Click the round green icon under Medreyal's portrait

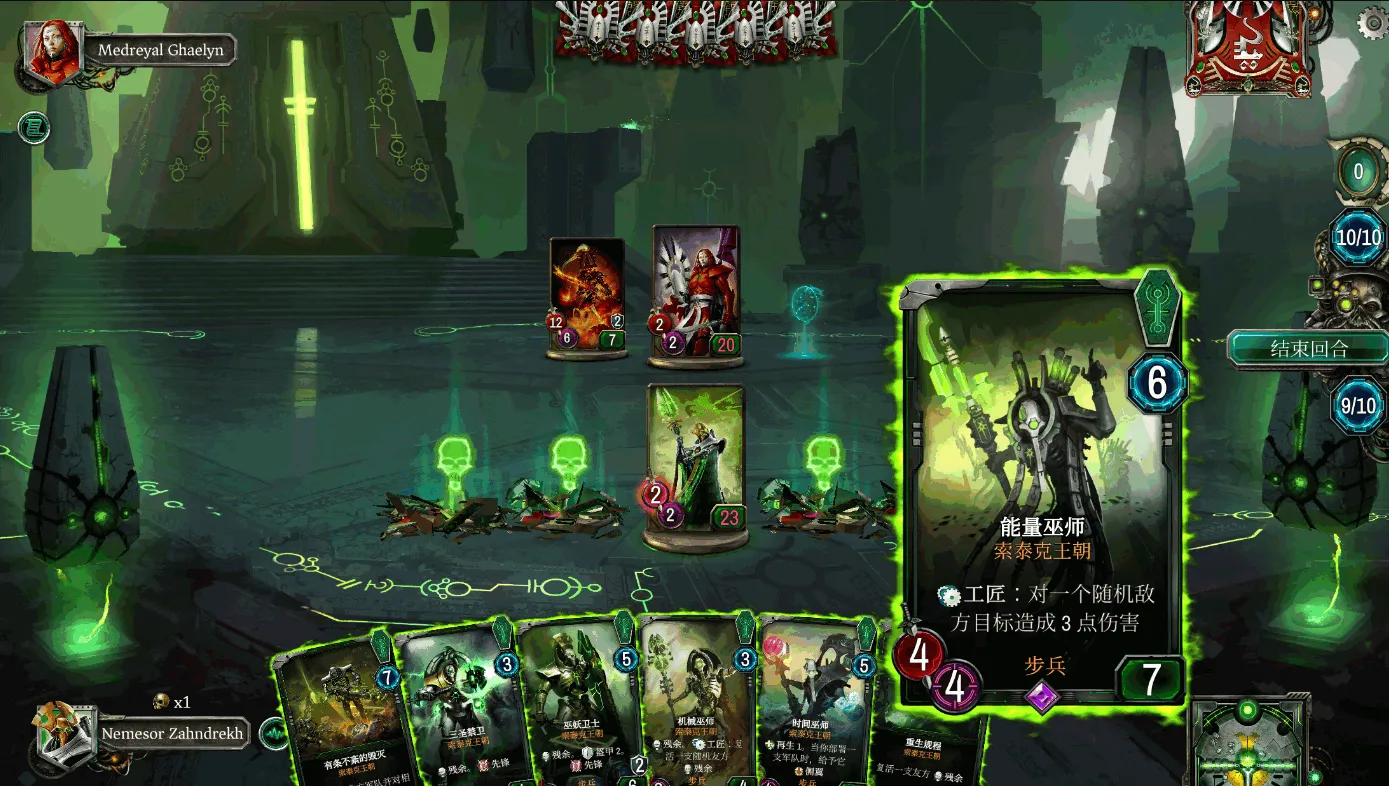pos(33,127)
